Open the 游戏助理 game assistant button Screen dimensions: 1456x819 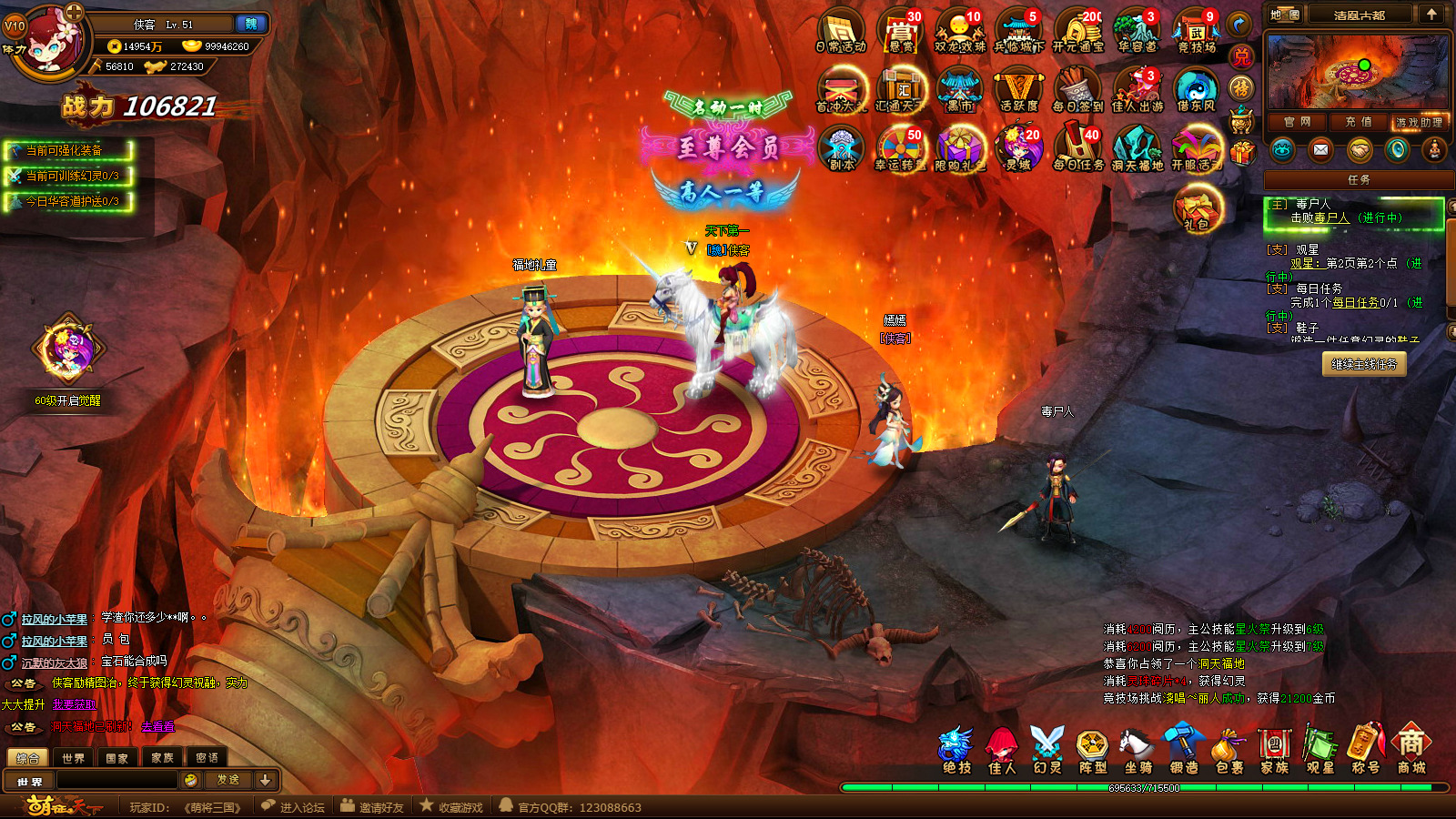click(x=1419, y=122)
